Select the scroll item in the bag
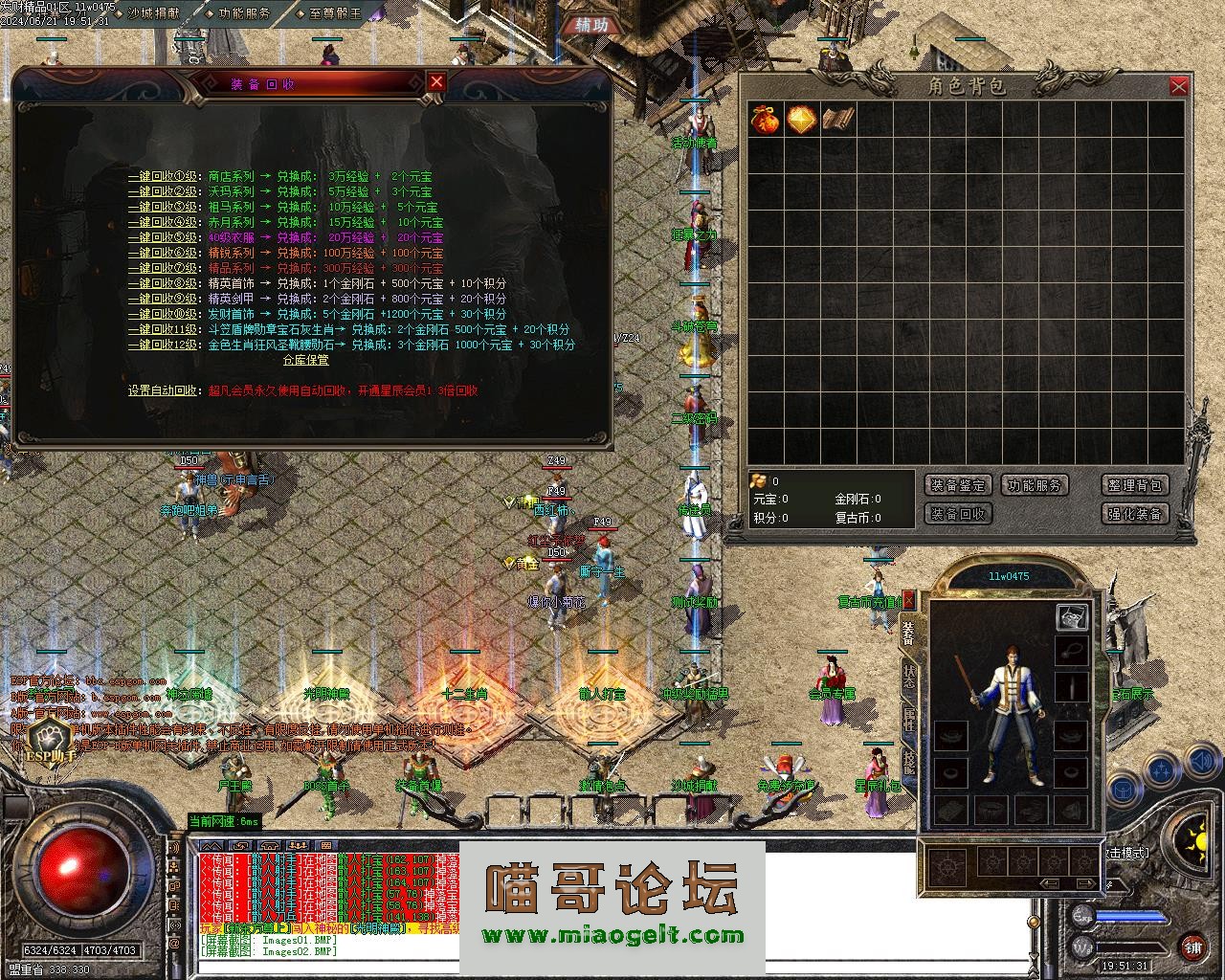1225x980 pixels. [837, 120]
